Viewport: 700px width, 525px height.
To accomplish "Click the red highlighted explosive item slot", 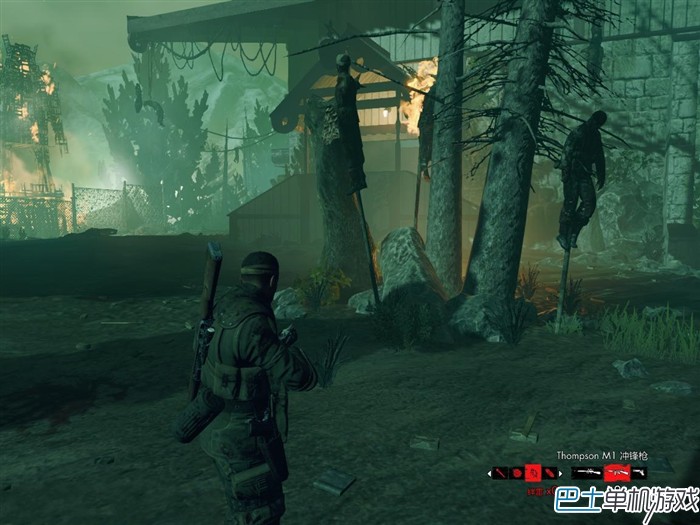I will coord(534,472).
